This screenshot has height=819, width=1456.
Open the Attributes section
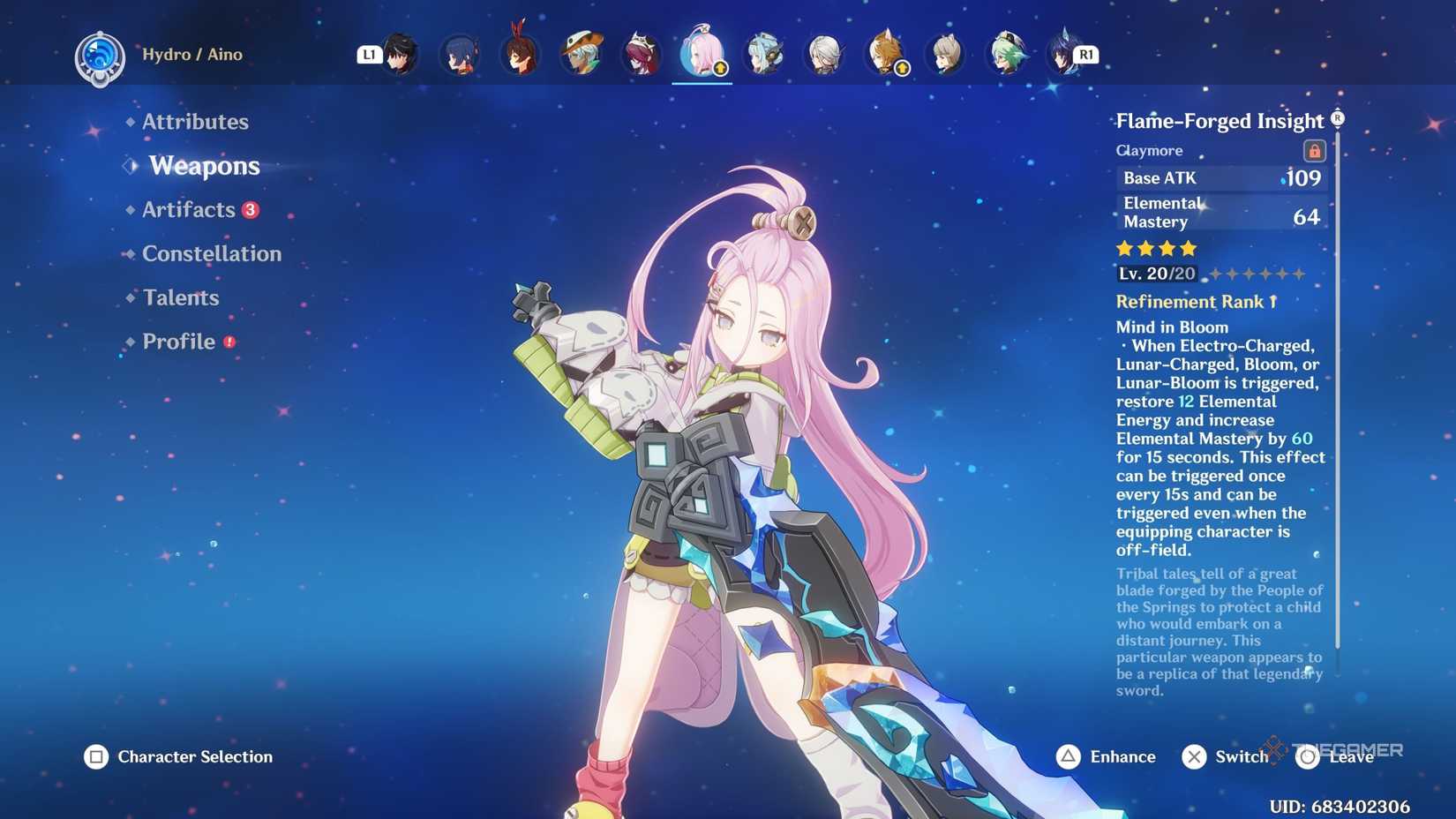195,122
